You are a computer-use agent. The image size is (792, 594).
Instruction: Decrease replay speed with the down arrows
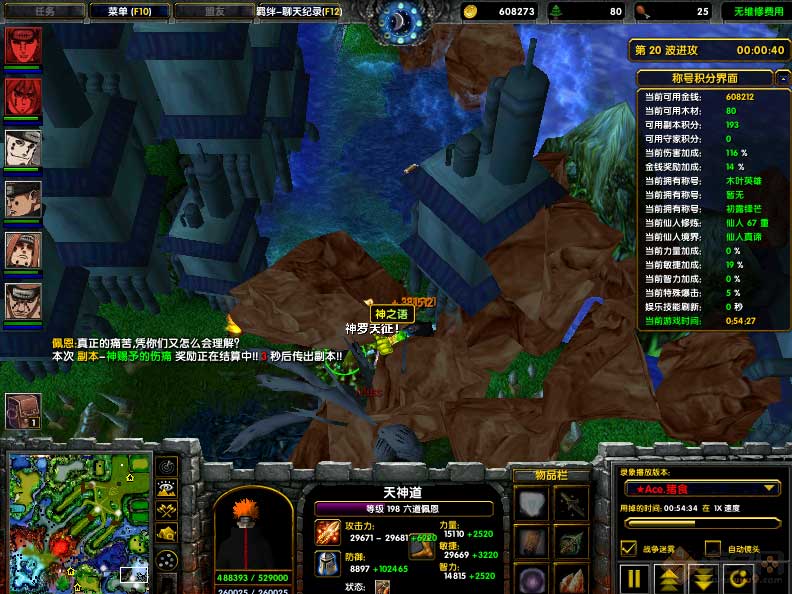(703, 578)
